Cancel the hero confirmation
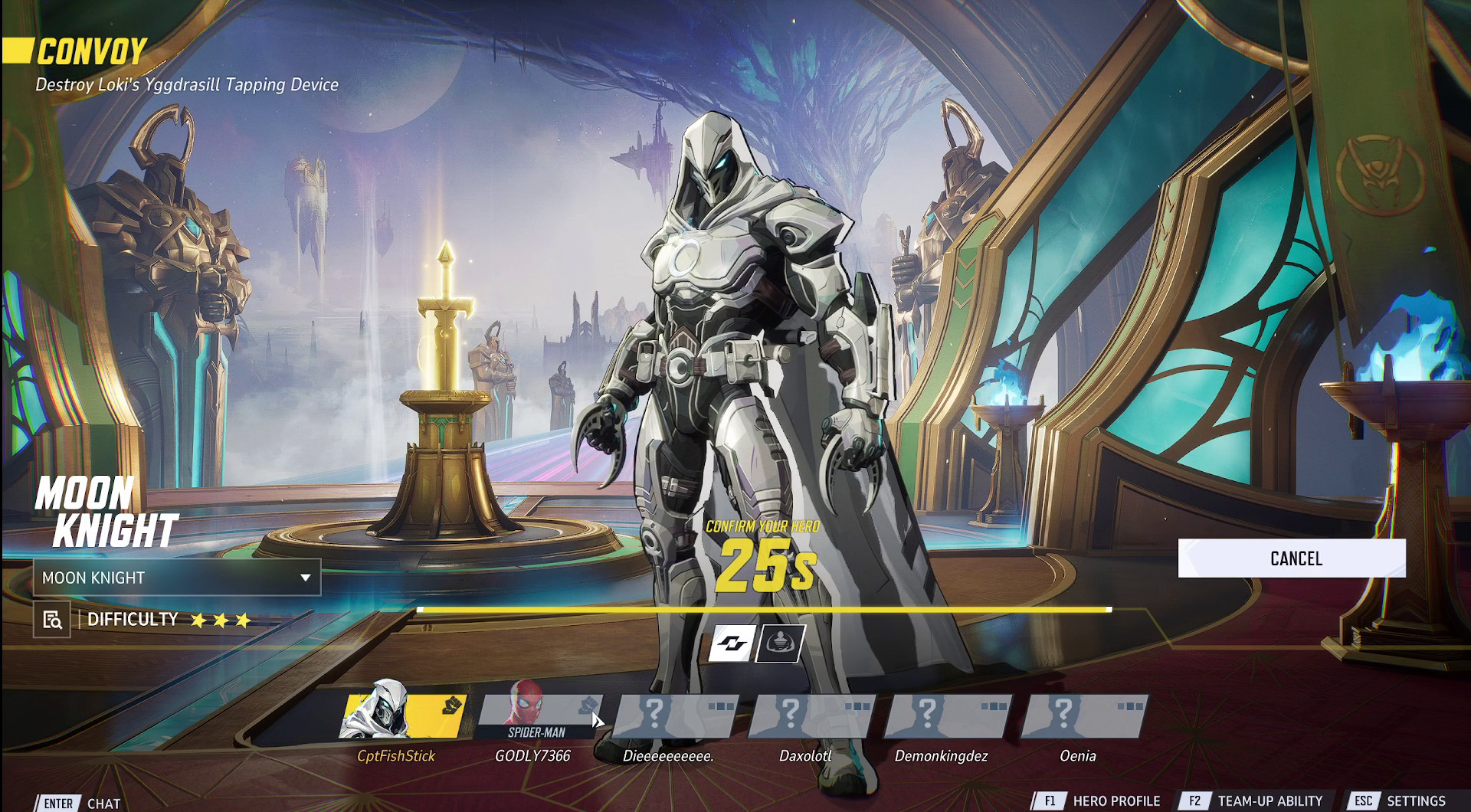Image resolution: width=1471 pixels, height=812 pixels. coord(1292,558)
